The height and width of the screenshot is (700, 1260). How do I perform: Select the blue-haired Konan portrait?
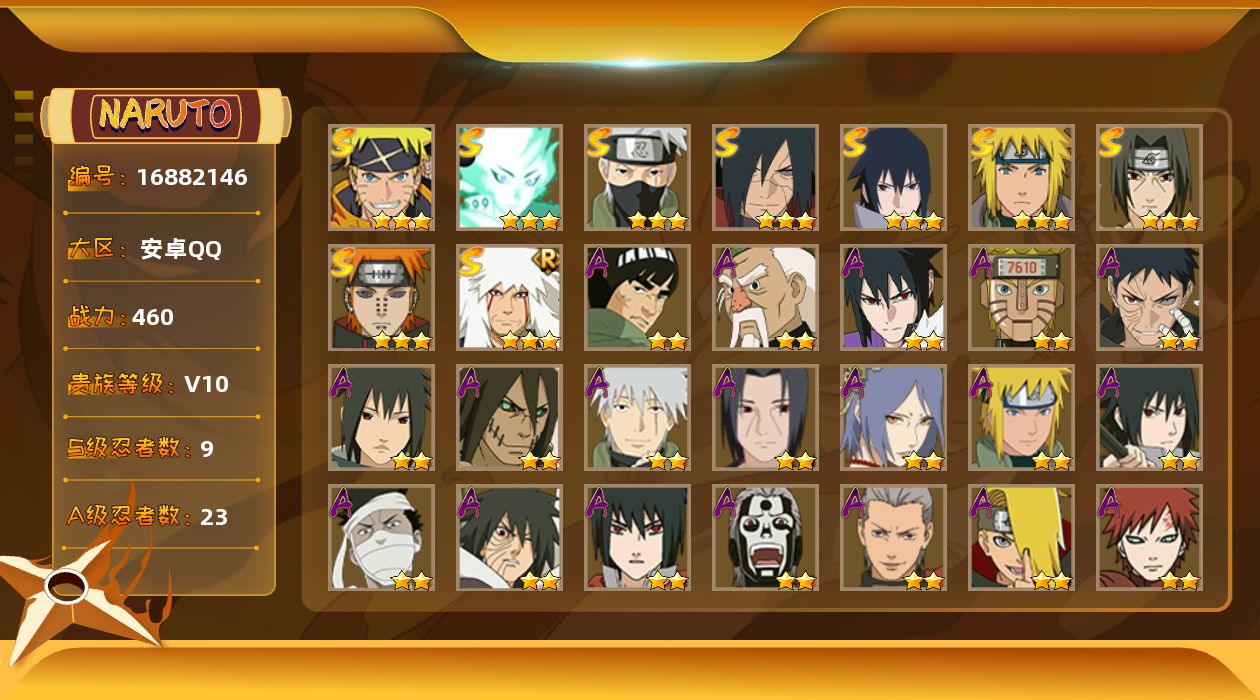pos(893,417)
